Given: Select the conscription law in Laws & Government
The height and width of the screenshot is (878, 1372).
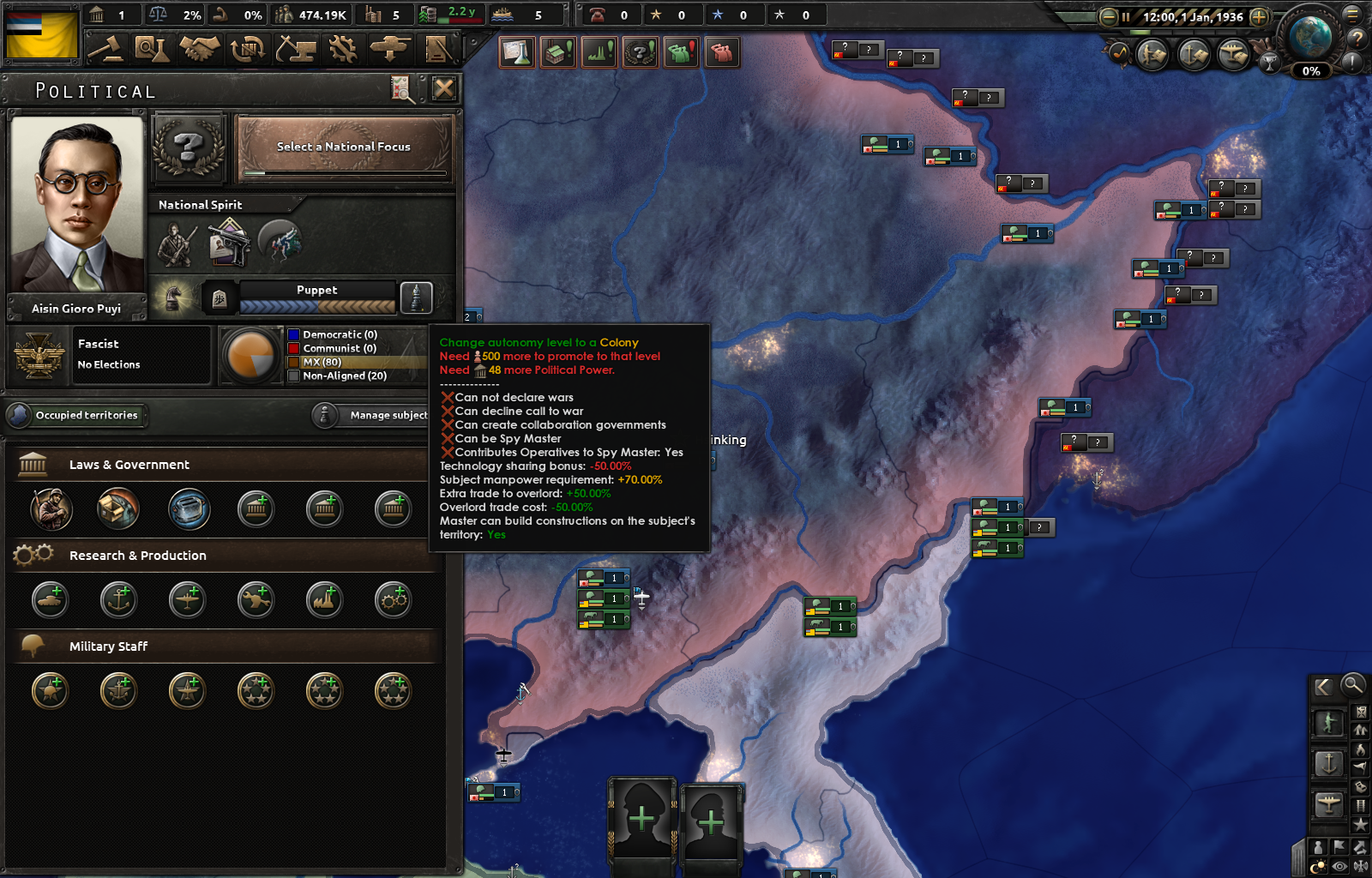Looking at the screenshot, I should pos(50,508).
